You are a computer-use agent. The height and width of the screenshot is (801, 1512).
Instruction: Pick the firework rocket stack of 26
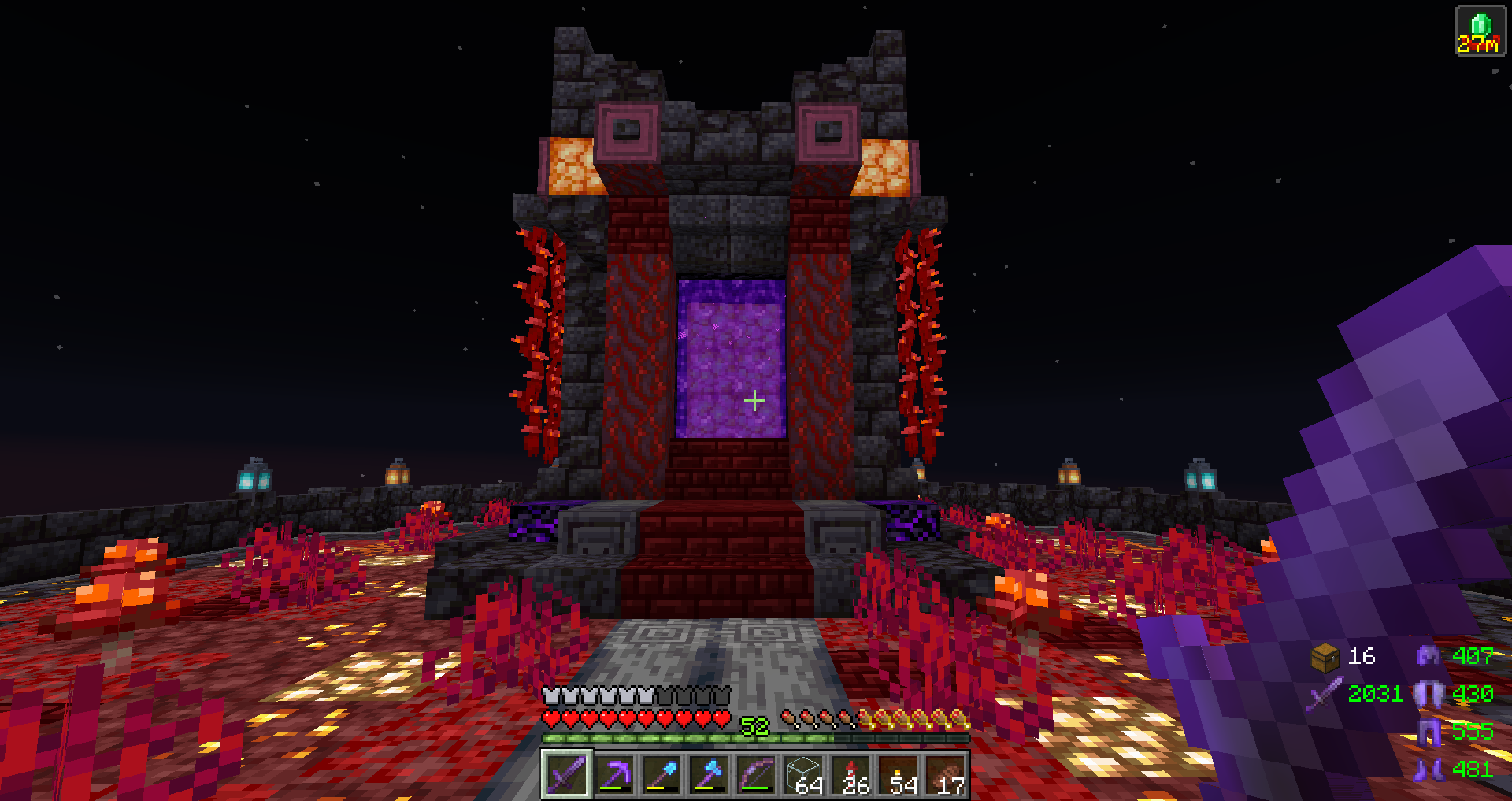pos(852,775)
